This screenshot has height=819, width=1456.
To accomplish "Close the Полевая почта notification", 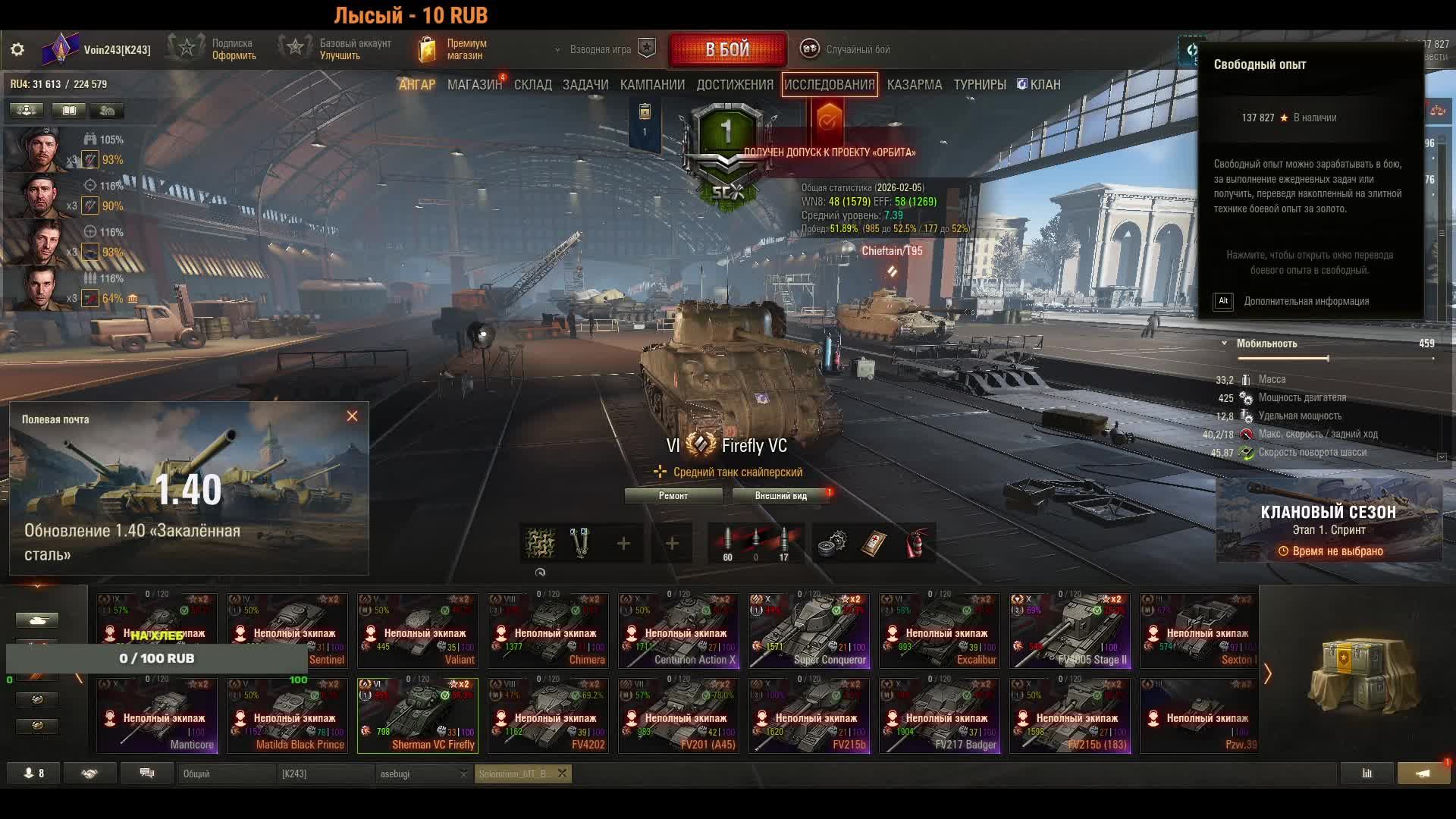I will [352, 416].
